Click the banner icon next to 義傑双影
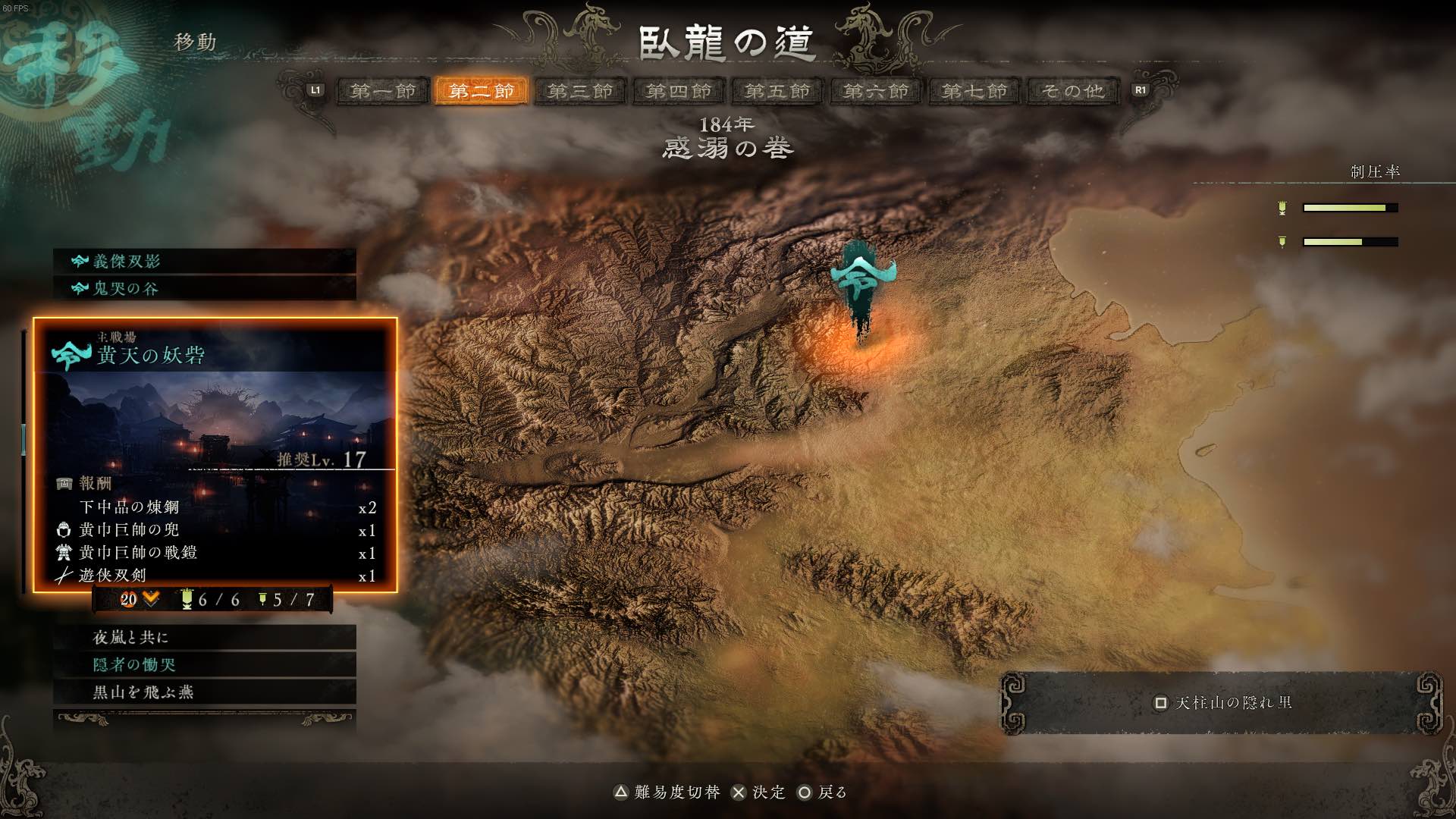The width and height of the screenshot is (1456, 819). 78,262
